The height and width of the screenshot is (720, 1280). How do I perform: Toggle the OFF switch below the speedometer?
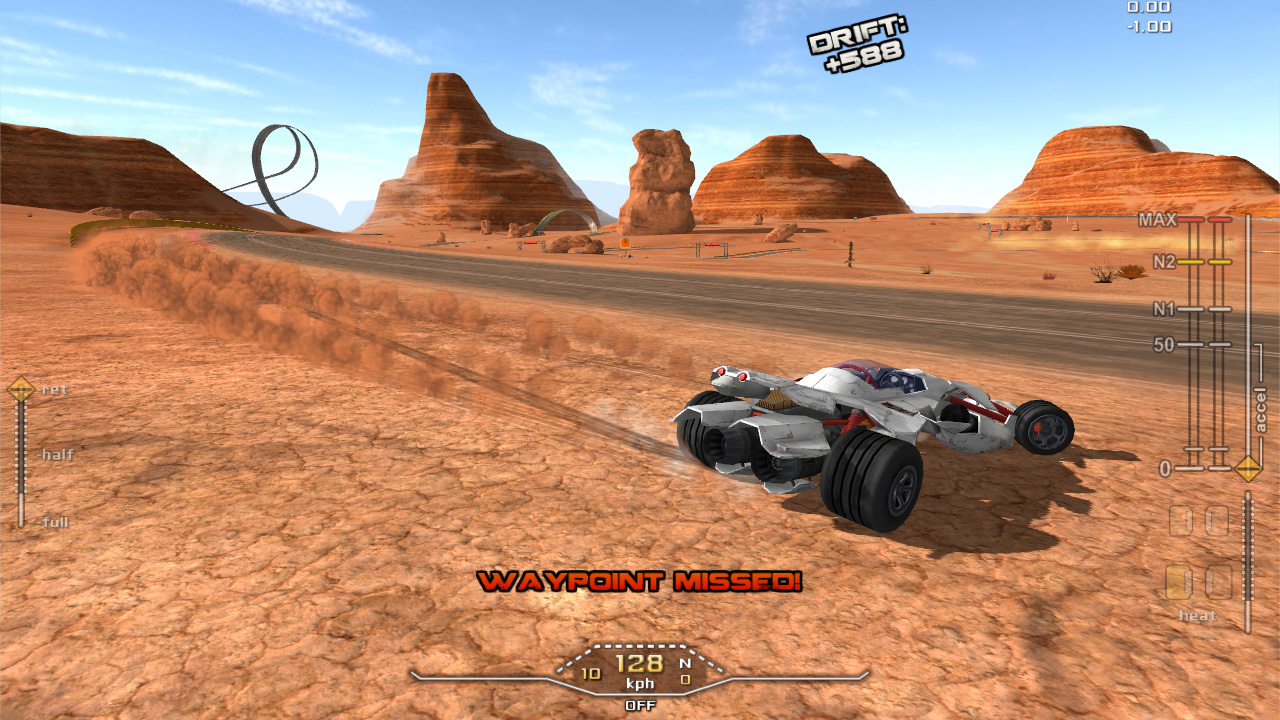[x=640, y=703]
